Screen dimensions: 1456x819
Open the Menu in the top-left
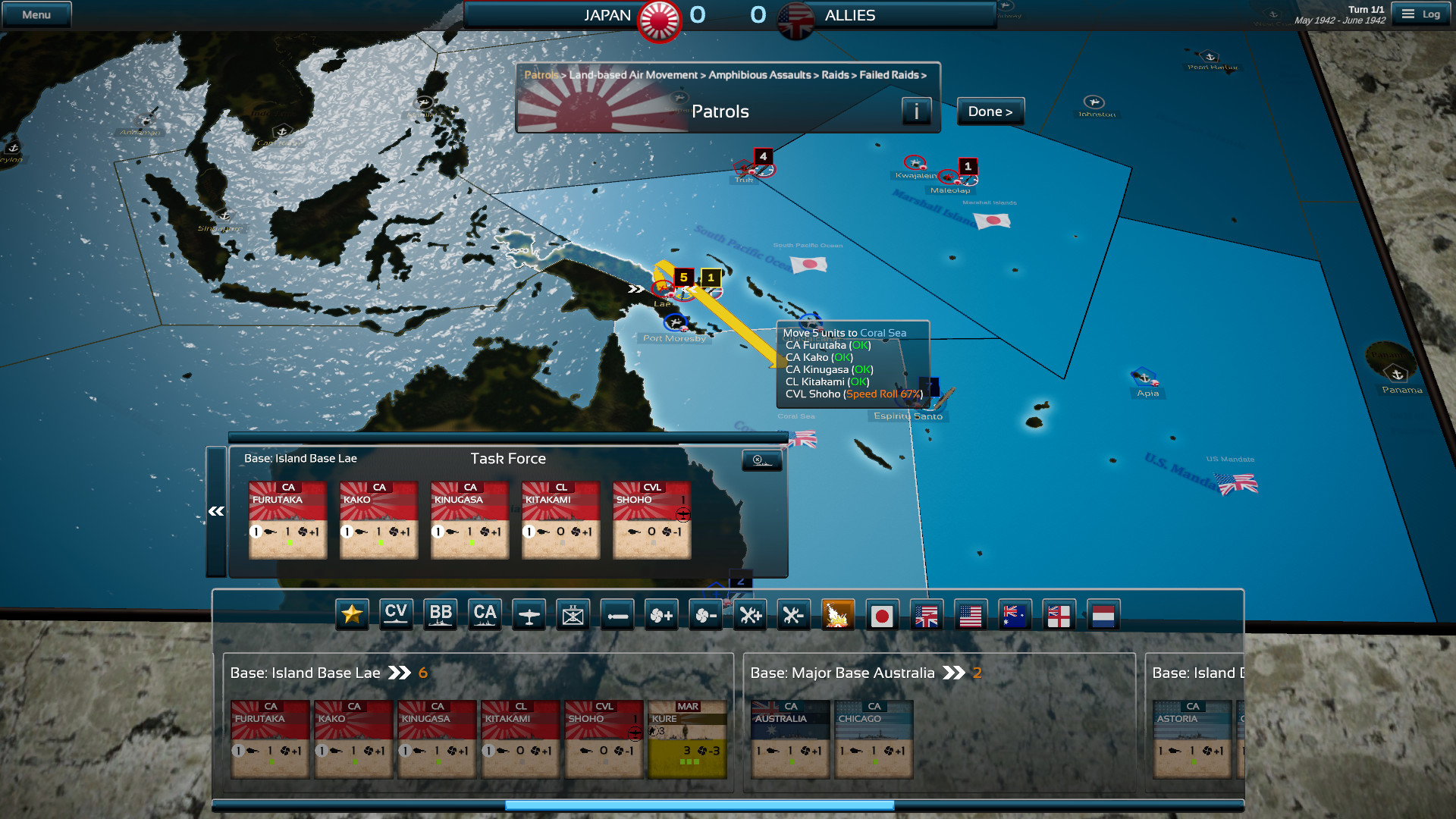(x=36, y=14)
